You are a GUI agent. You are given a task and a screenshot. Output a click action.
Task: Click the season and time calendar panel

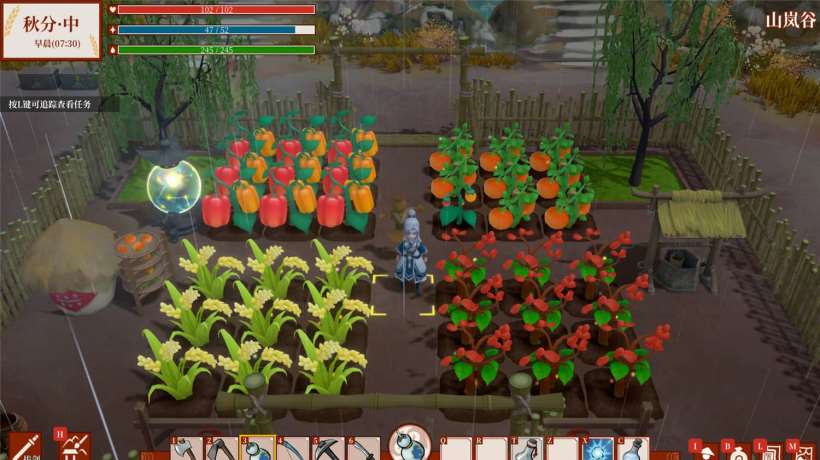click(x=51, y=31)
